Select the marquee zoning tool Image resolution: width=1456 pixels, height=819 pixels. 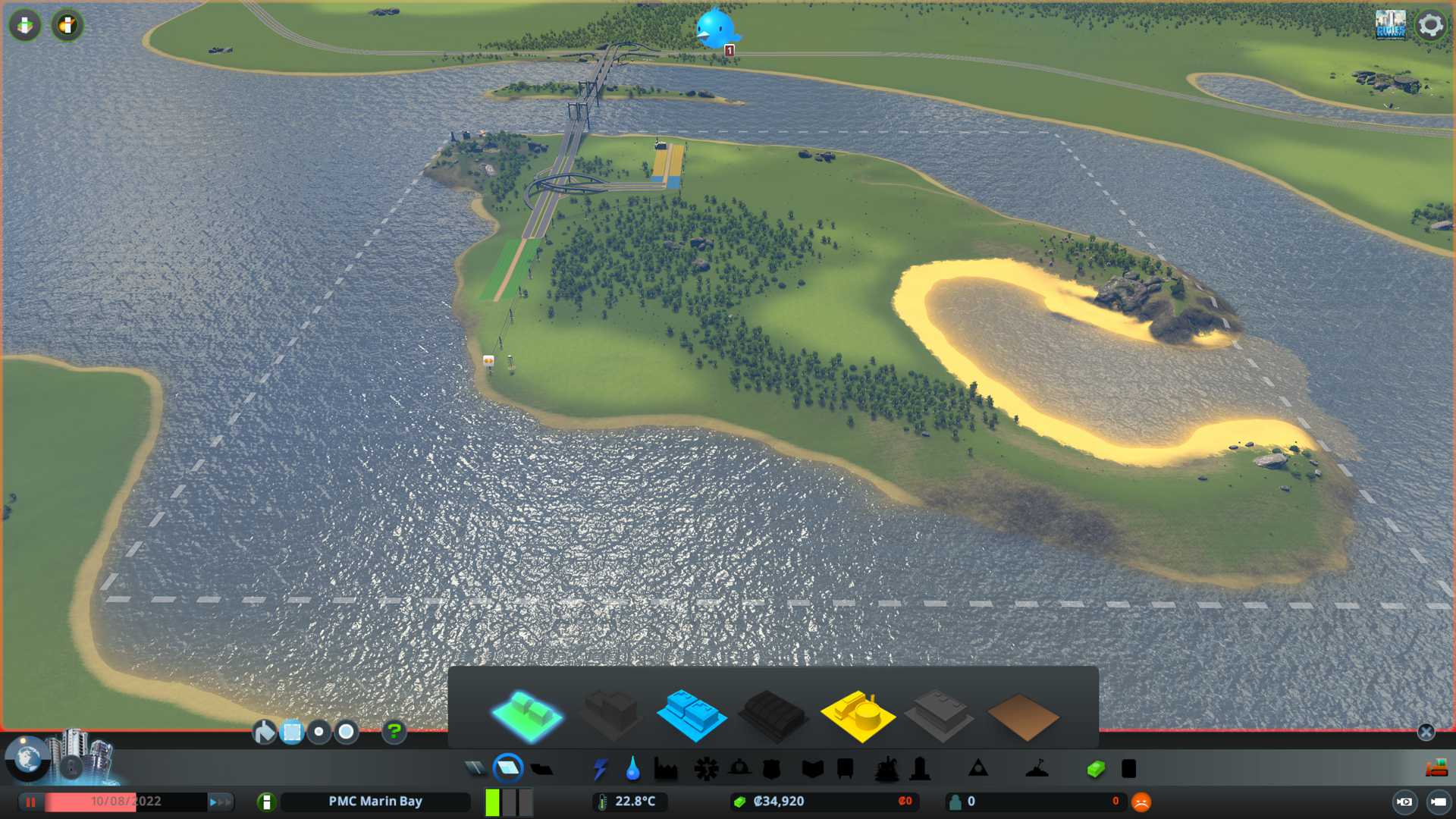292,732
